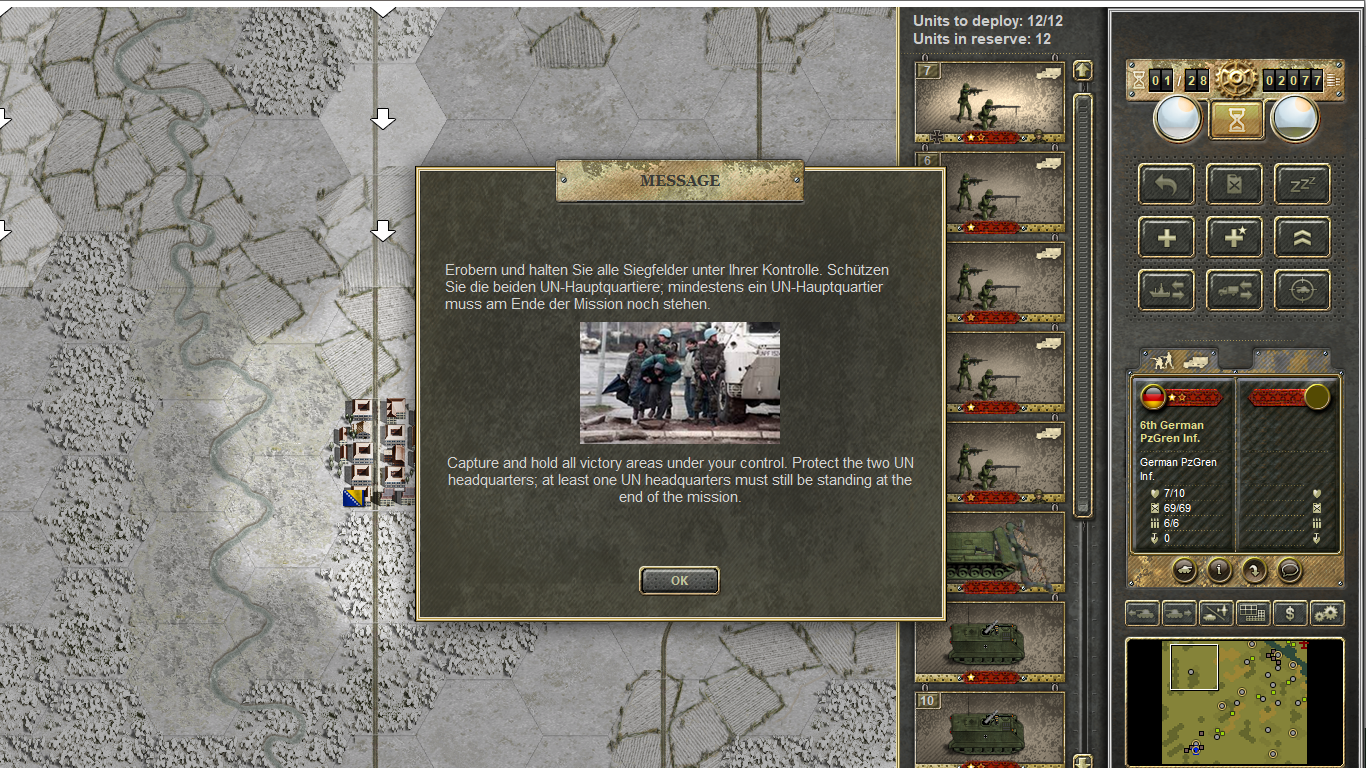Click the tank crosshair target button
The width and height of the screenshot is (1366, 768).
pos(1302,291)
